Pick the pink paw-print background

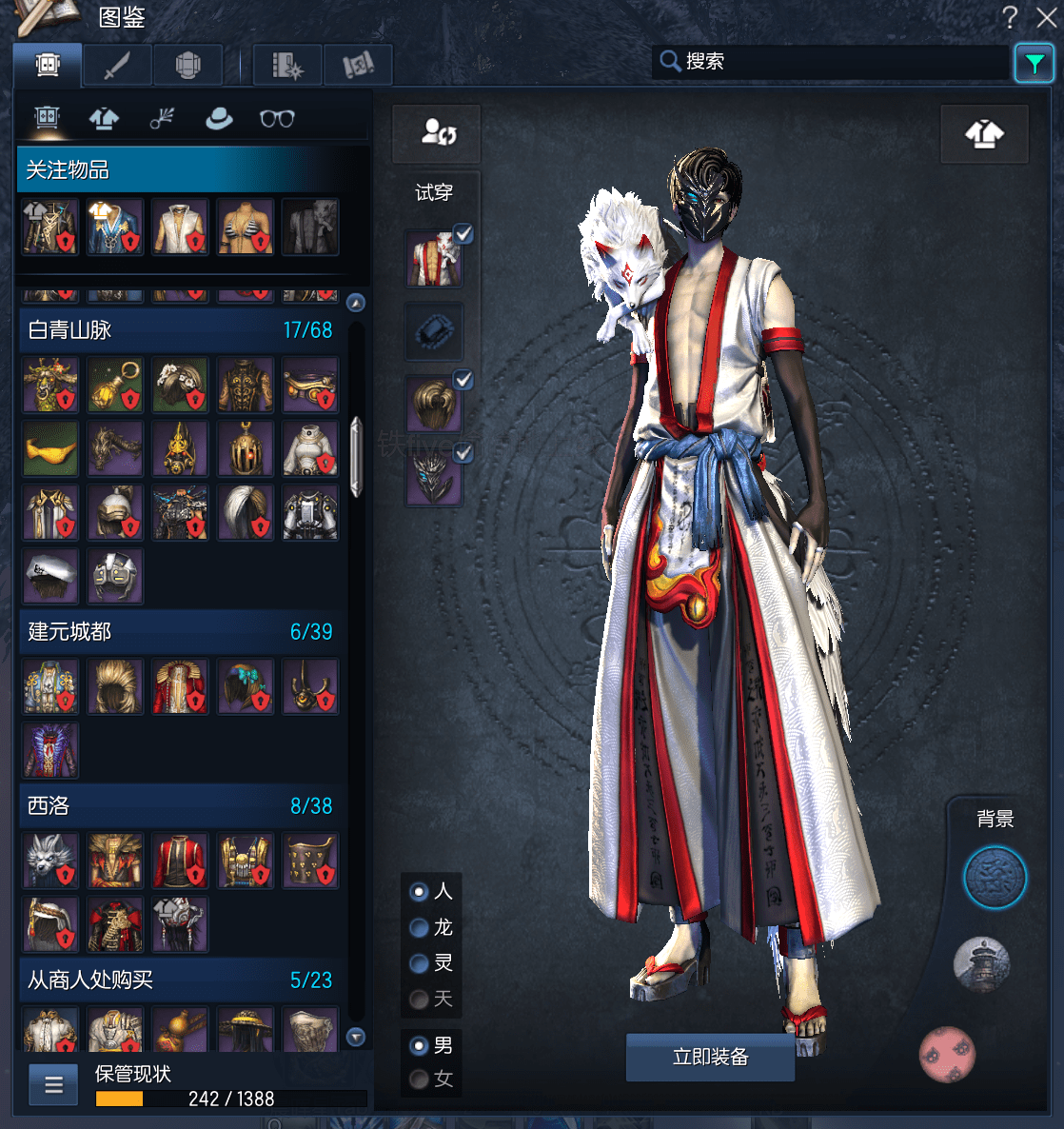tap(947, 1054)
